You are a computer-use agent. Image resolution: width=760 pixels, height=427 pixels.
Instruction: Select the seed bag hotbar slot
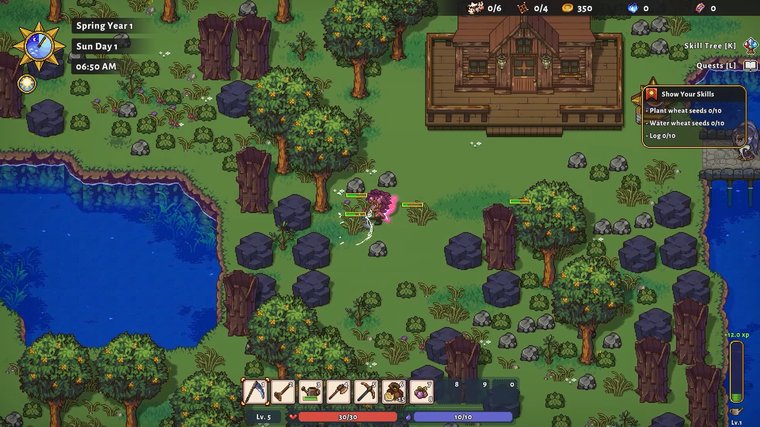pyautogui.click(x=394, y=391)
